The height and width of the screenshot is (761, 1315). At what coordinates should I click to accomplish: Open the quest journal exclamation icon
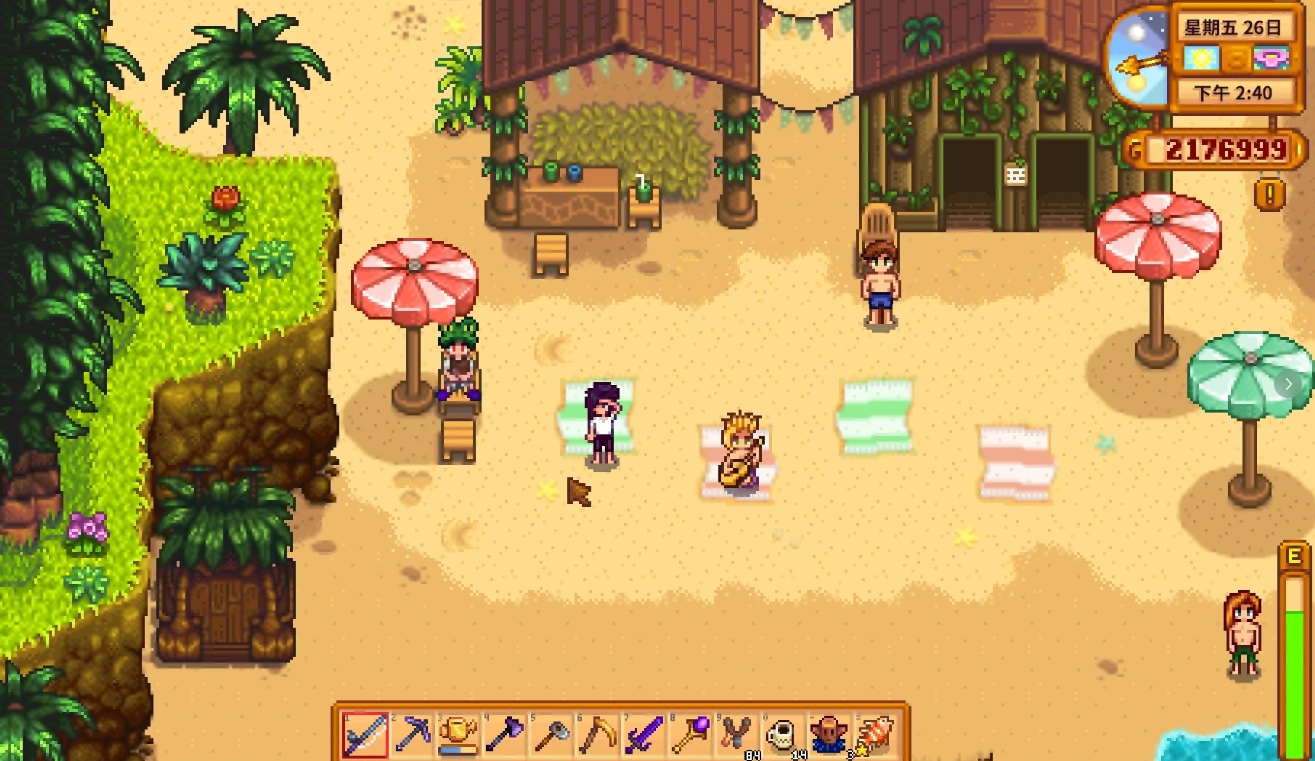(x=1269, y=193)
